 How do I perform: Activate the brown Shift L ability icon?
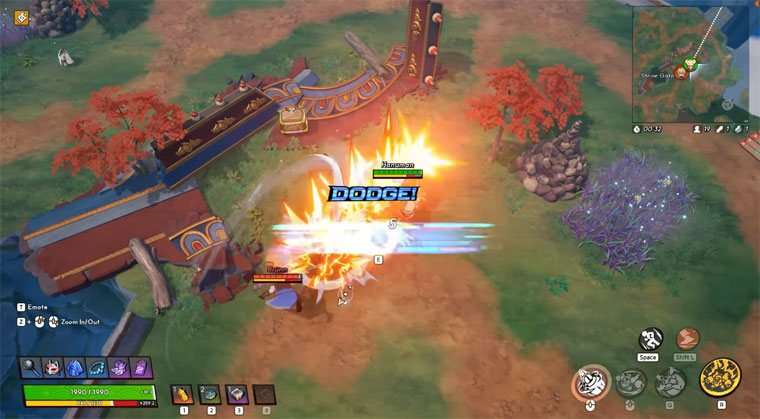(687, 339)
